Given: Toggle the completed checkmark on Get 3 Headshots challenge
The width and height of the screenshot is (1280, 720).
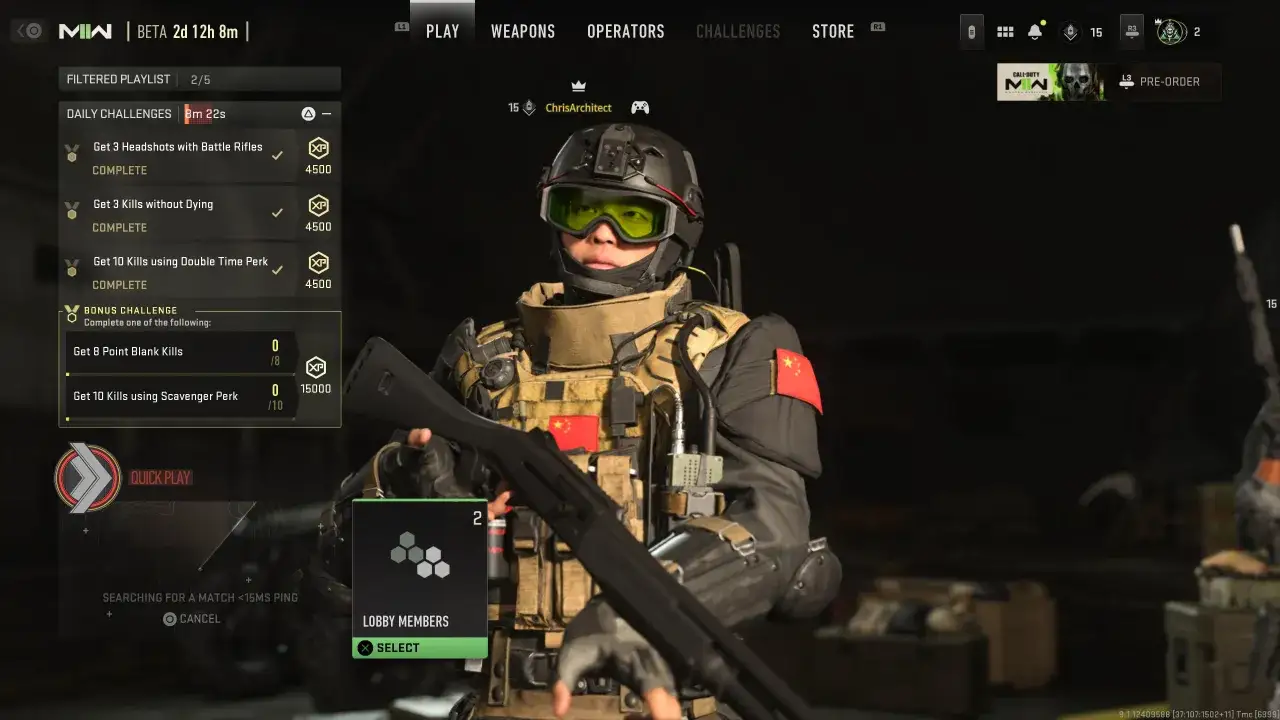Looking at the screenshot, I should click(278, 156).
